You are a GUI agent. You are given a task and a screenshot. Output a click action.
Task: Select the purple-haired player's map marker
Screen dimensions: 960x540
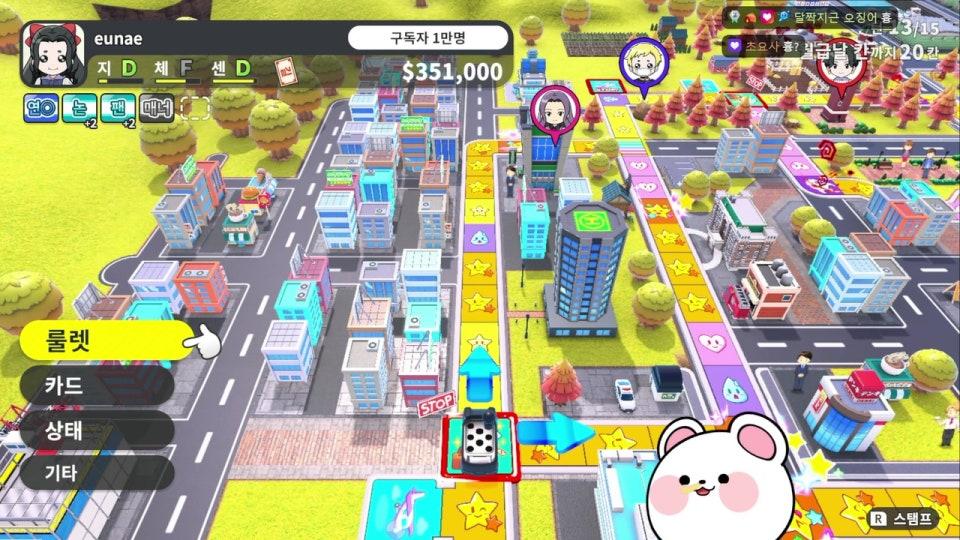coord(549,108)
